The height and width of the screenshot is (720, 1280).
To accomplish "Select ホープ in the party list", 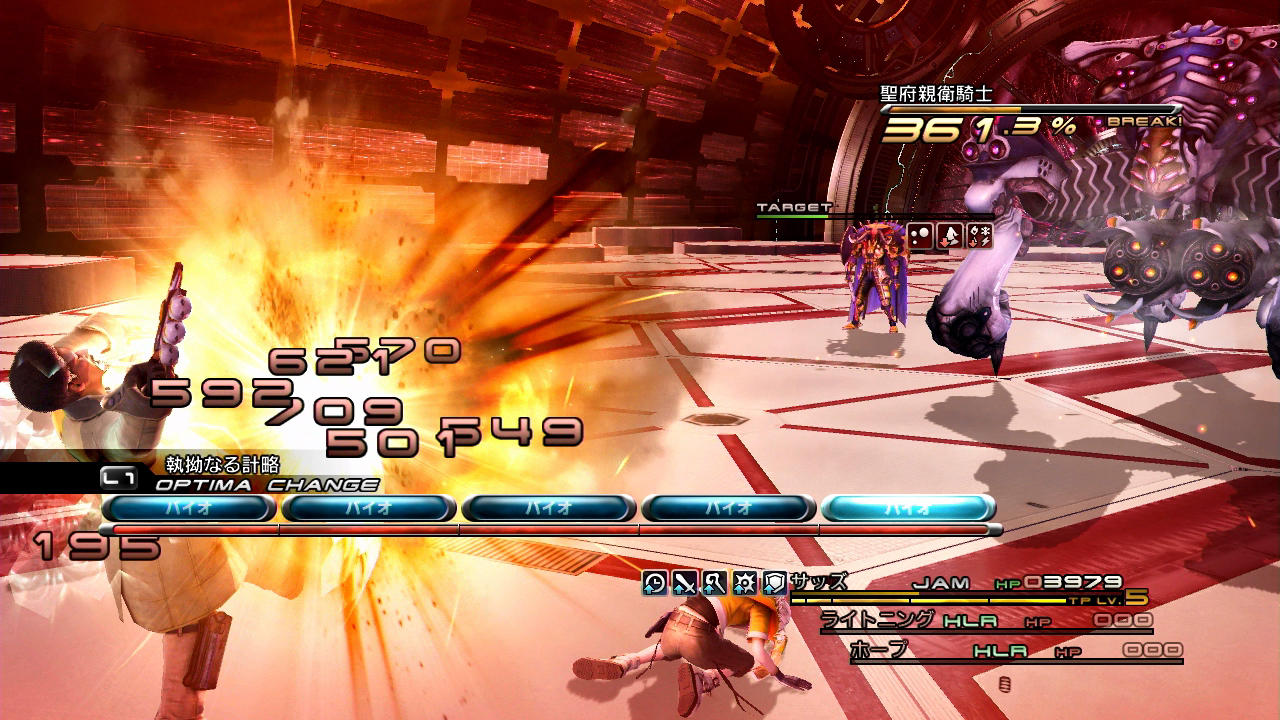I will [x=880, y=650].
